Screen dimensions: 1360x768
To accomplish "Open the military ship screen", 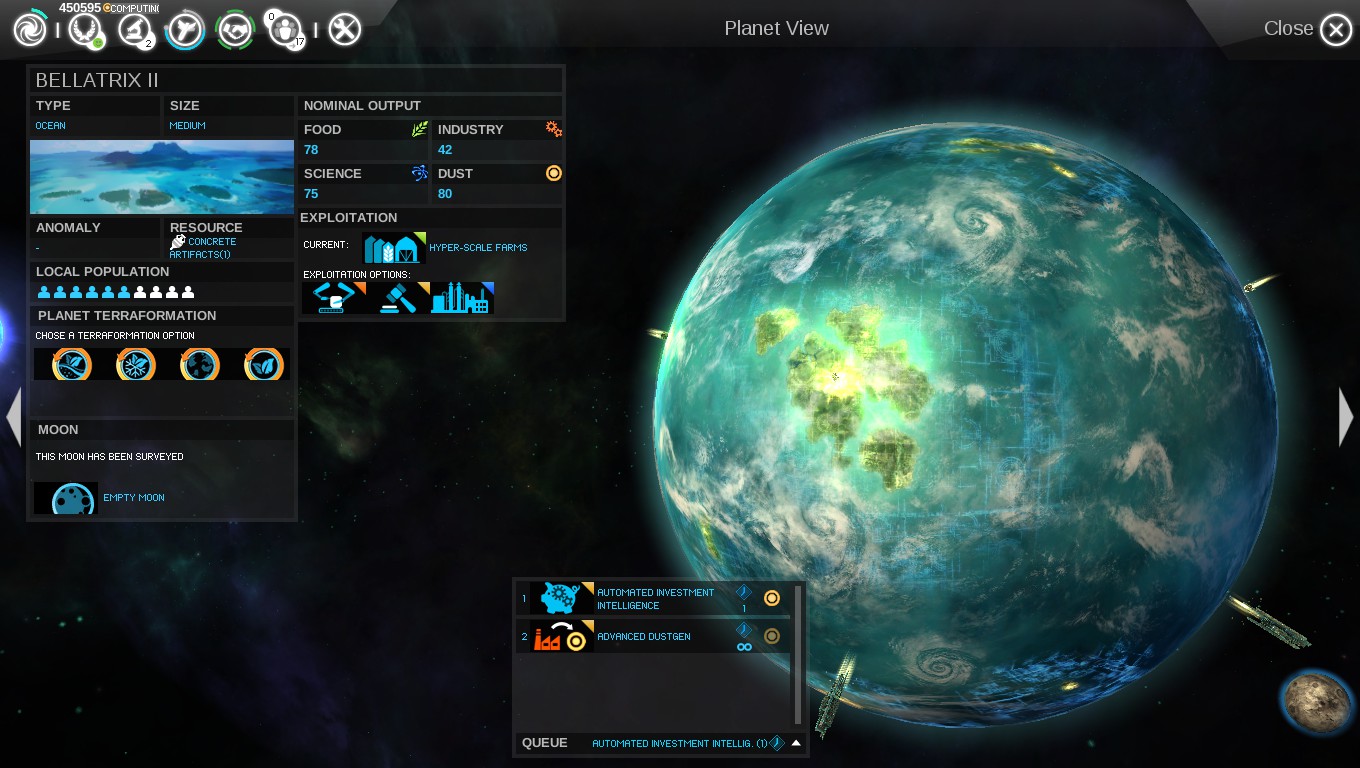I will [185, 30].
